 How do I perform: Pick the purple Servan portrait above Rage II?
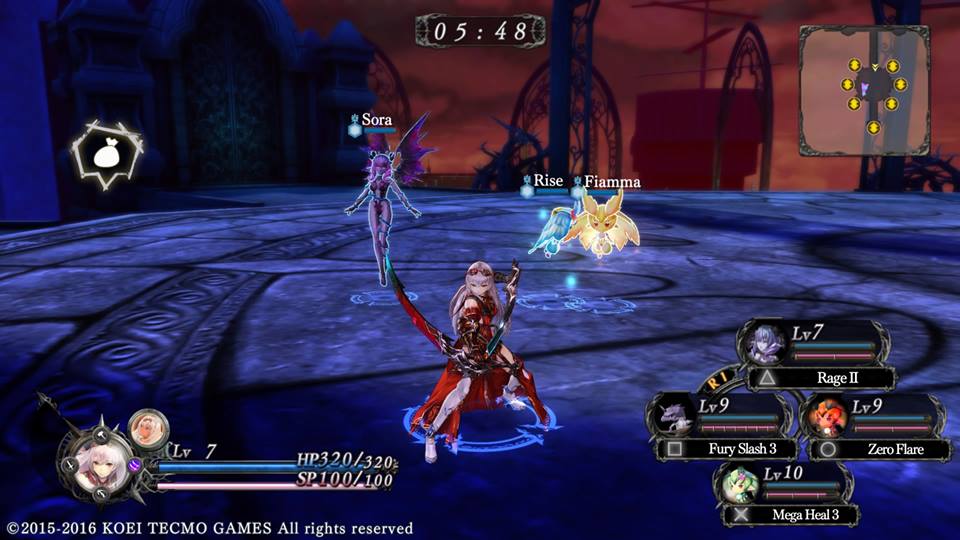click(x=767, y=343)
